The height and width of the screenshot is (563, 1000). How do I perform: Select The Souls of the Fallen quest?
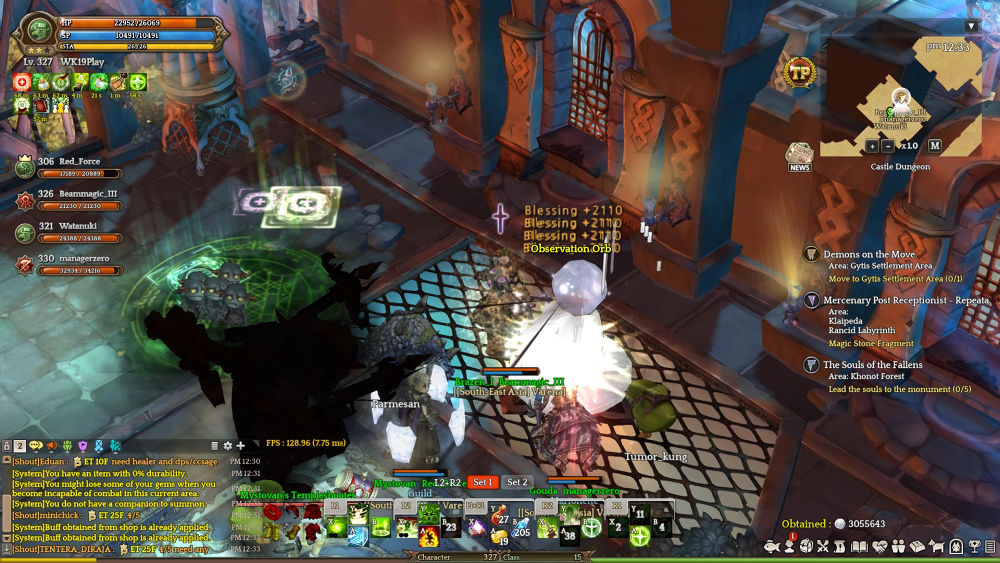tap(873, 365)
